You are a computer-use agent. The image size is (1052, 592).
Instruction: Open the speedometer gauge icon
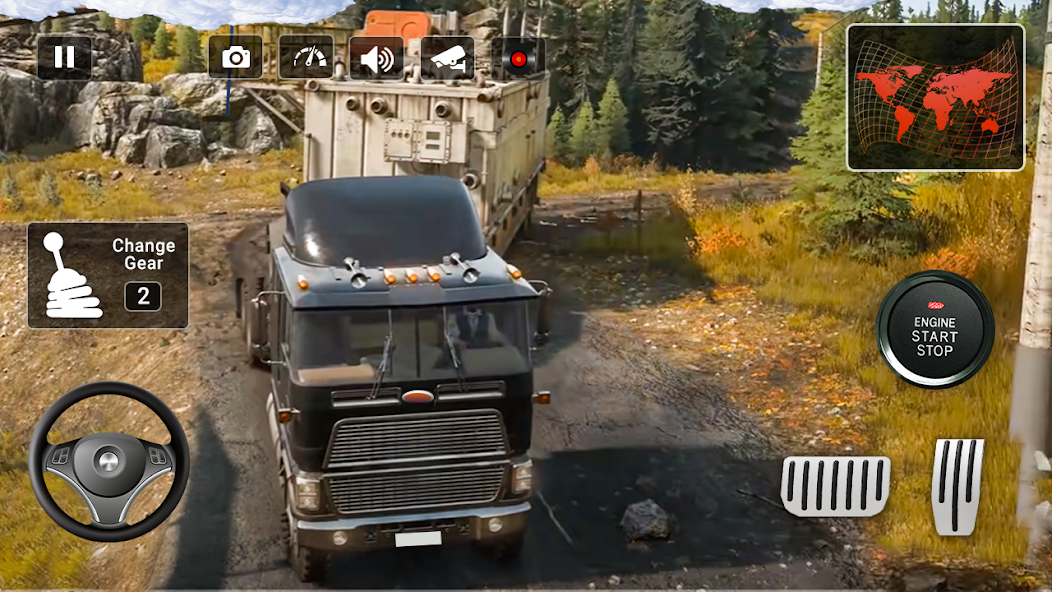click(306, 58)
